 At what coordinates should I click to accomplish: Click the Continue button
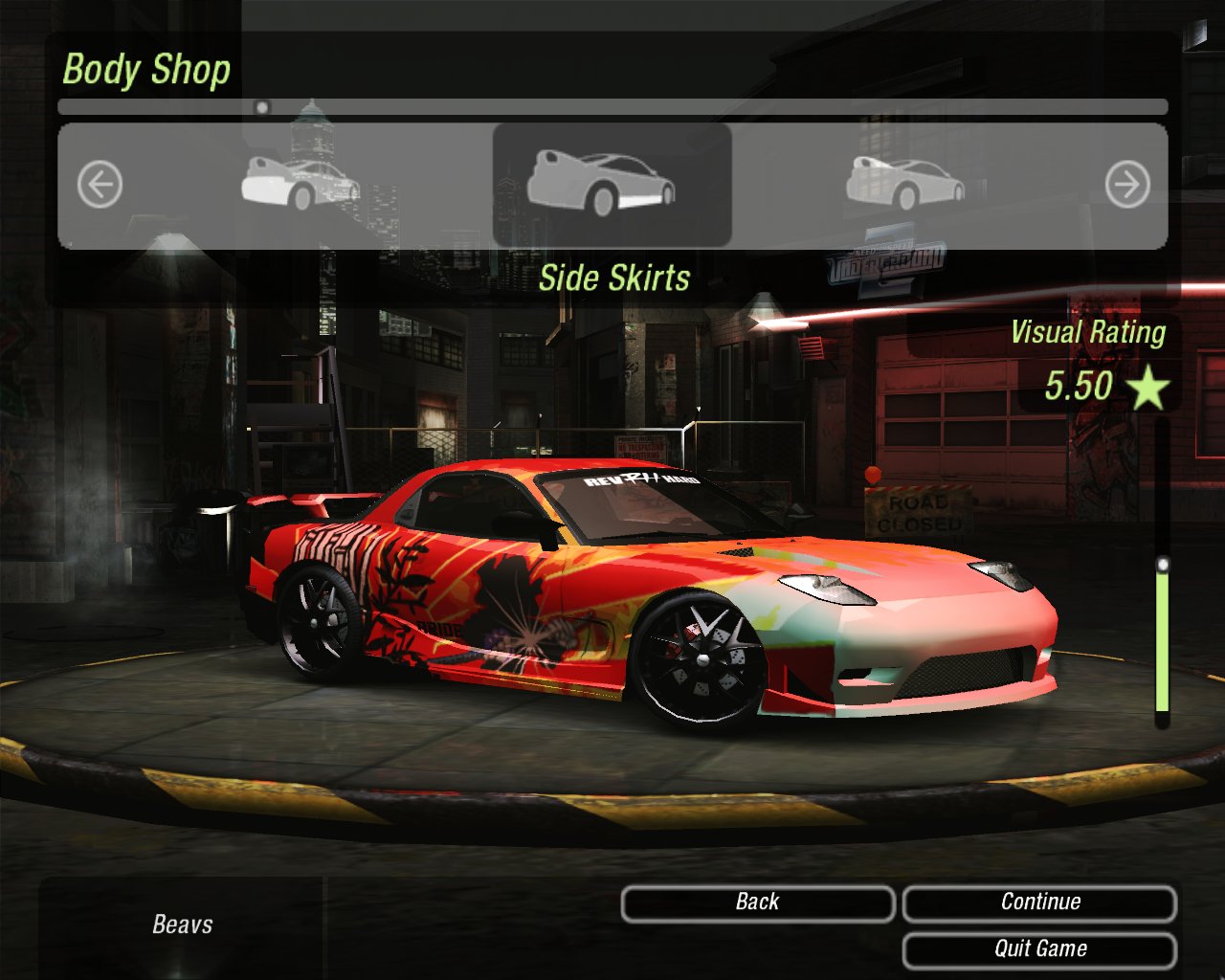coord(1039,902)
